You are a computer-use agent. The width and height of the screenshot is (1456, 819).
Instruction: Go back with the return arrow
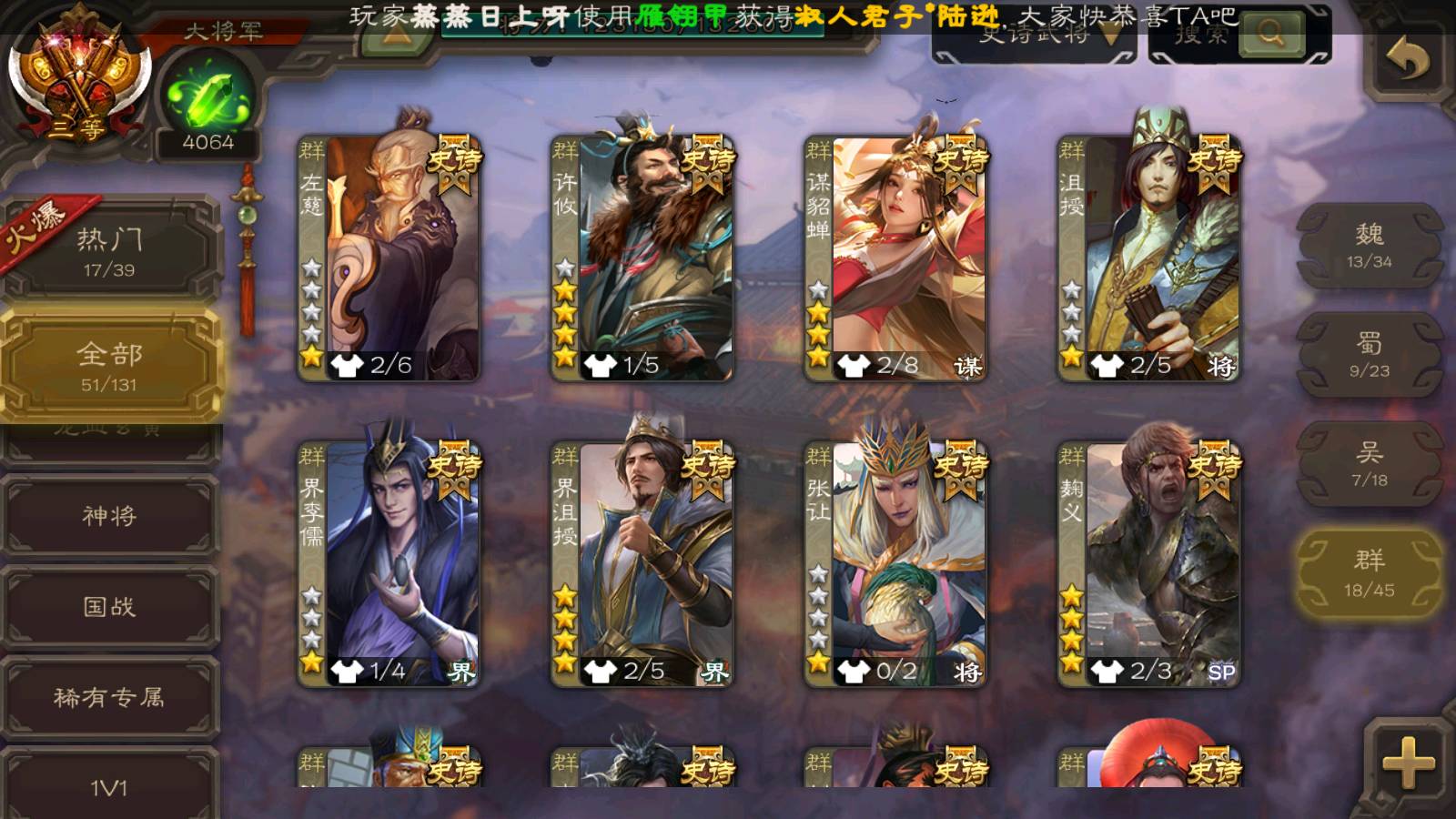pos(1407,60)
